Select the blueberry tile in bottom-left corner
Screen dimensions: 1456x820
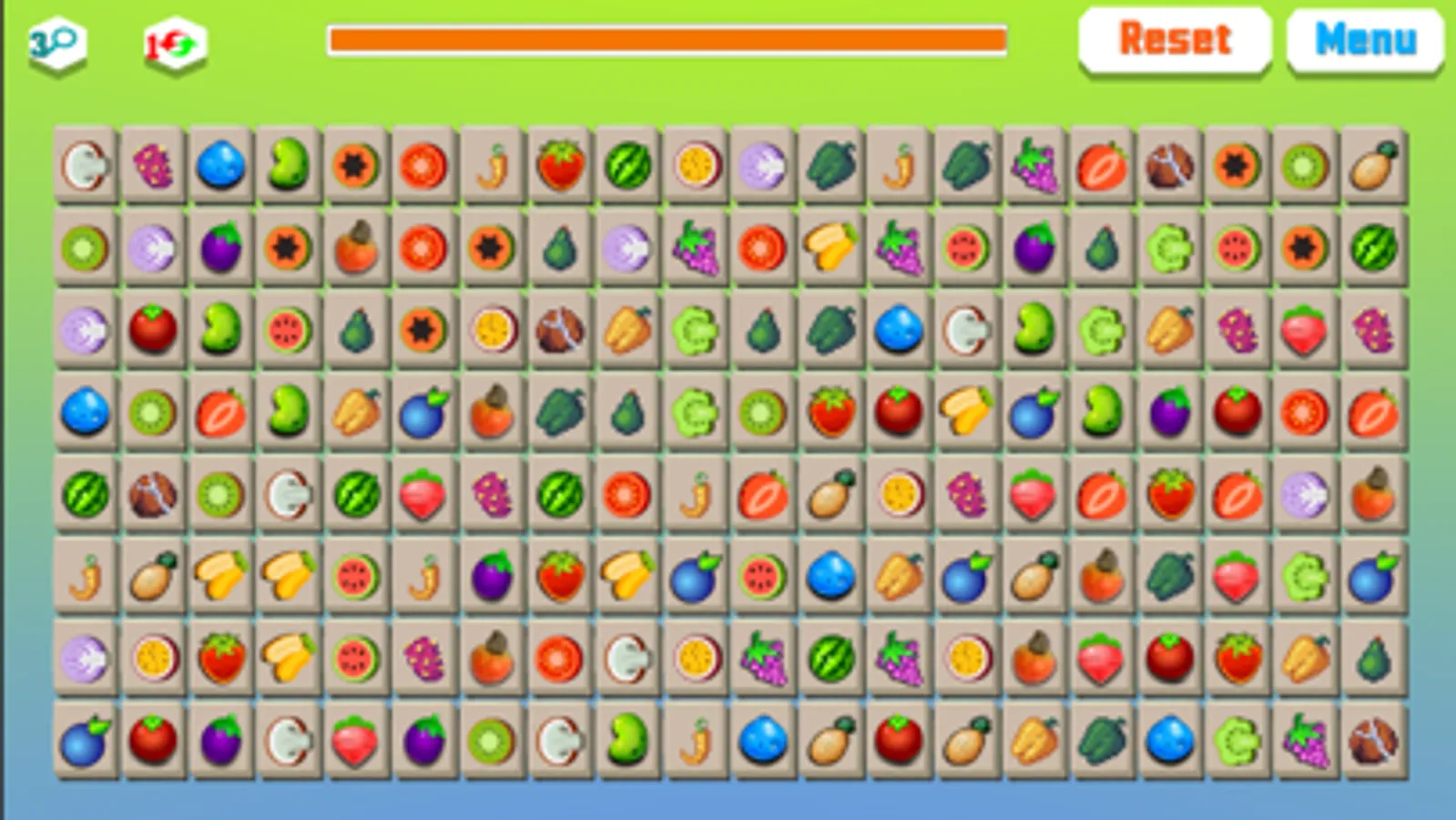[87, 740]
